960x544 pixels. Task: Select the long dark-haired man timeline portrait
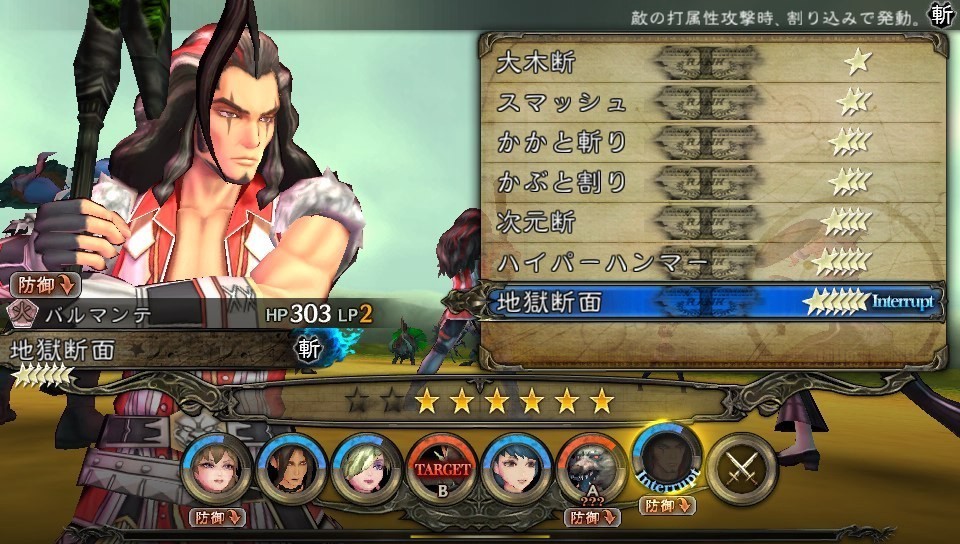[x=292, y=468]
